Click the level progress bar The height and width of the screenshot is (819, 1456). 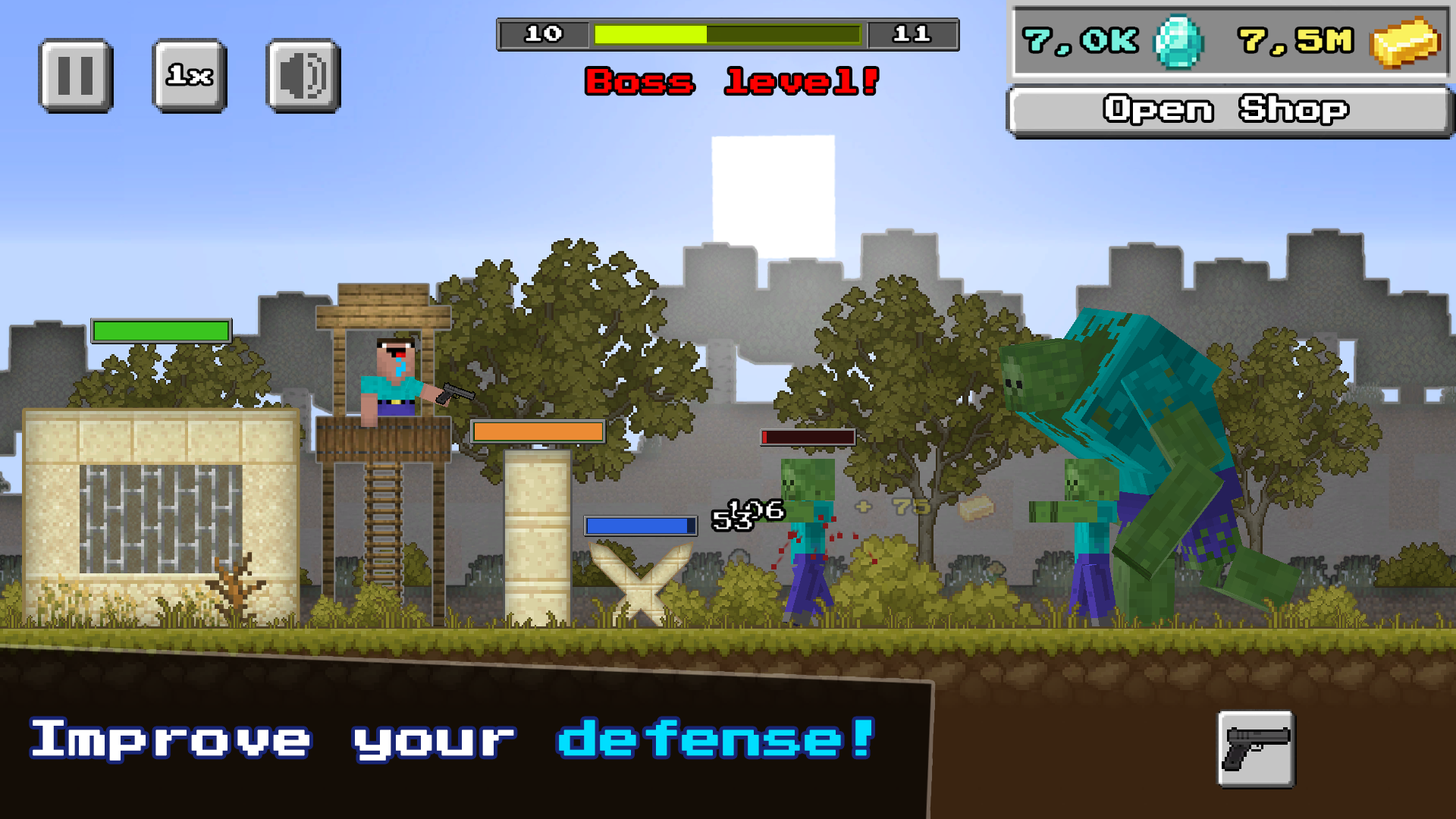pyautogui.click(x=726, y=33)
